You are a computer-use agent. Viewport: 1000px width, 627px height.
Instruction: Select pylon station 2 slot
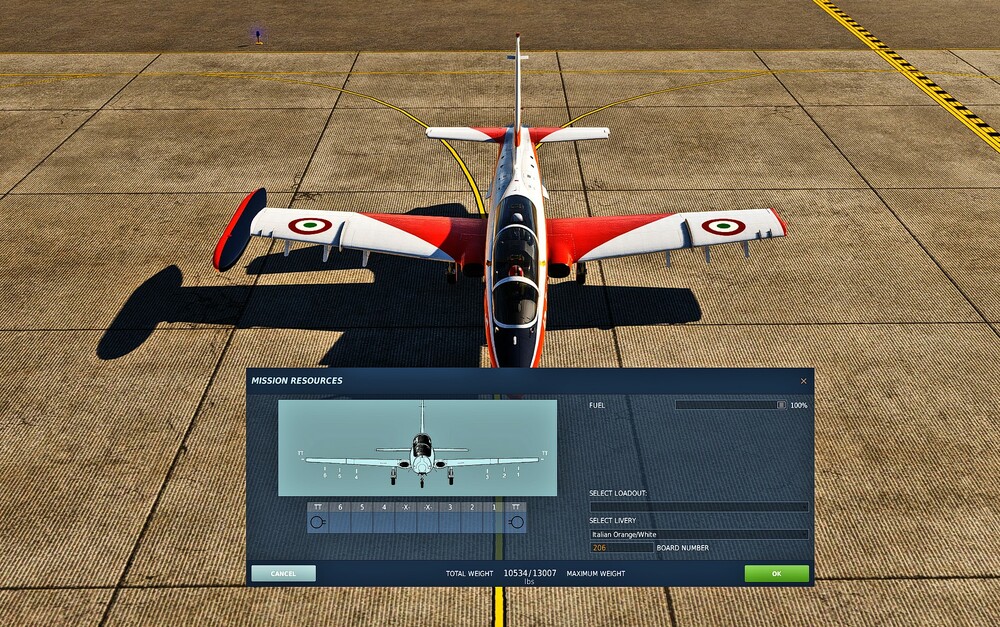click(x=472, y=521)
